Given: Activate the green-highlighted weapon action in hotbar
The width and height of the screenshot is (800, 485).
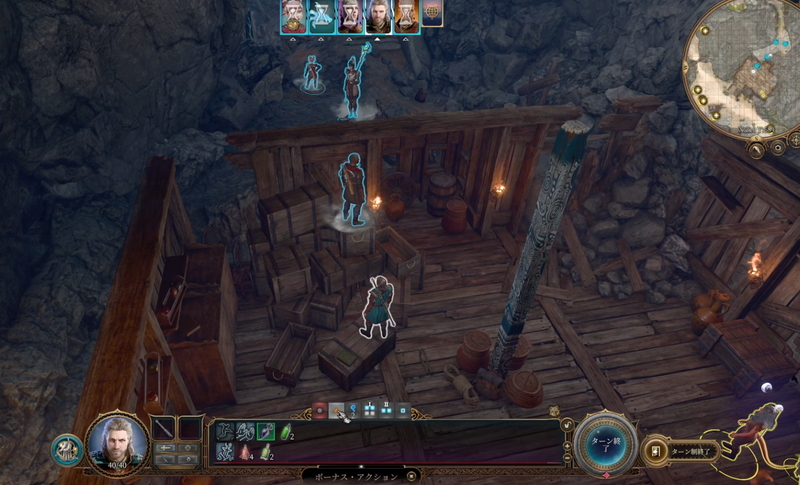Looking at the screenshot, I should coord(263,431).
